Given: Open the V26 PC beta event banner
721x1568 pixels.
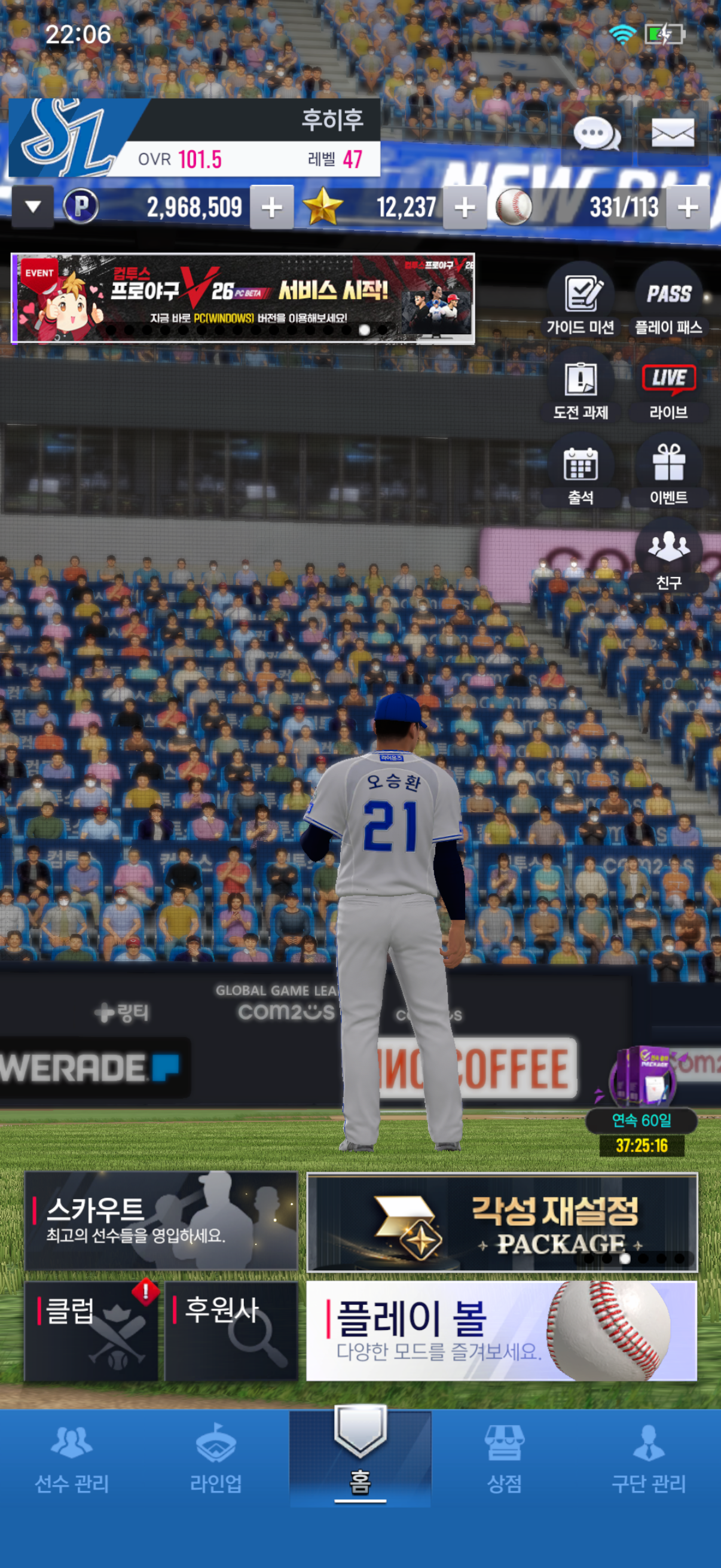Looking at the screenshot, I should coord(243,298).
